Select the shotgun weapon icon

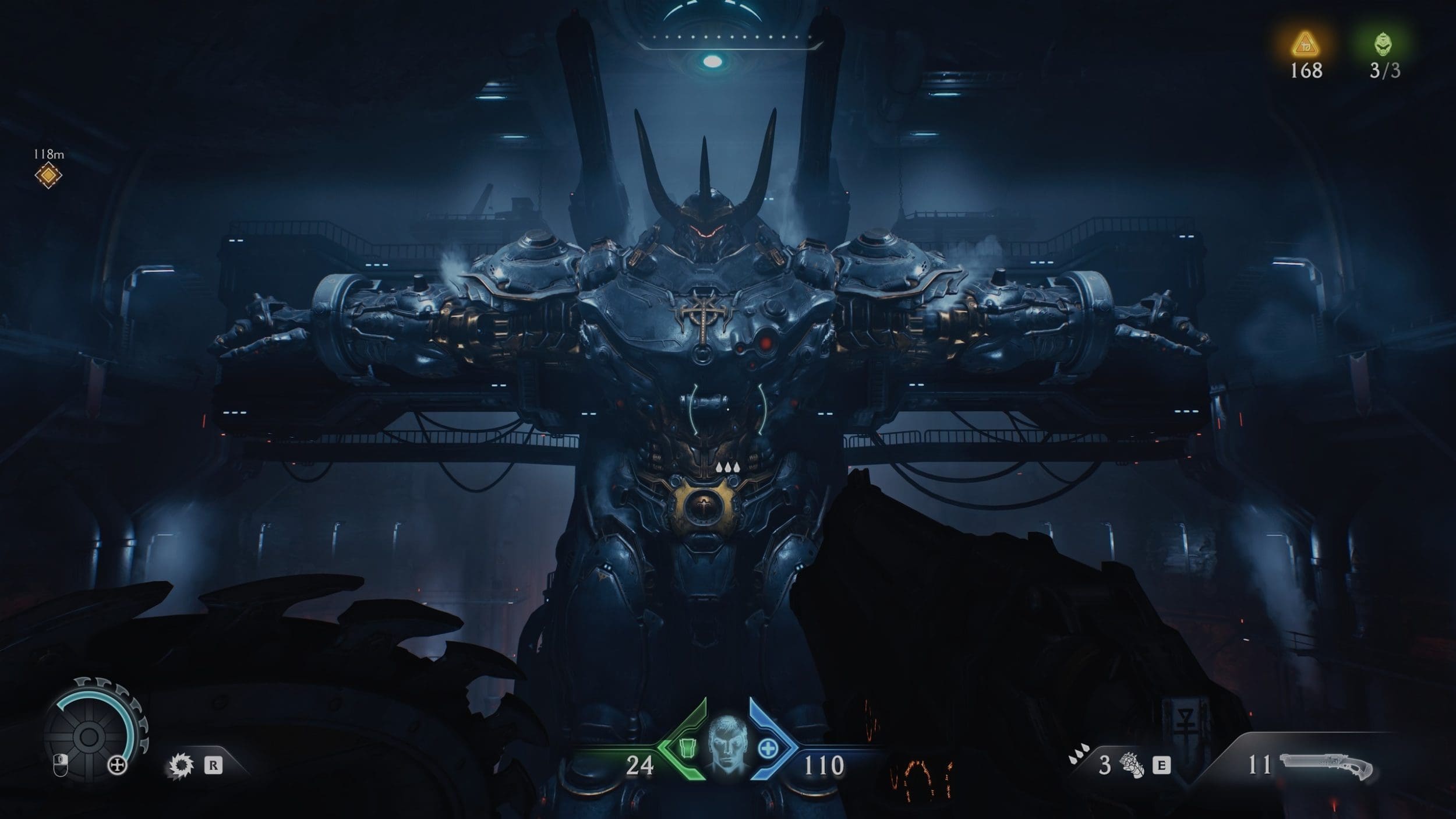tap(1327, 765)
